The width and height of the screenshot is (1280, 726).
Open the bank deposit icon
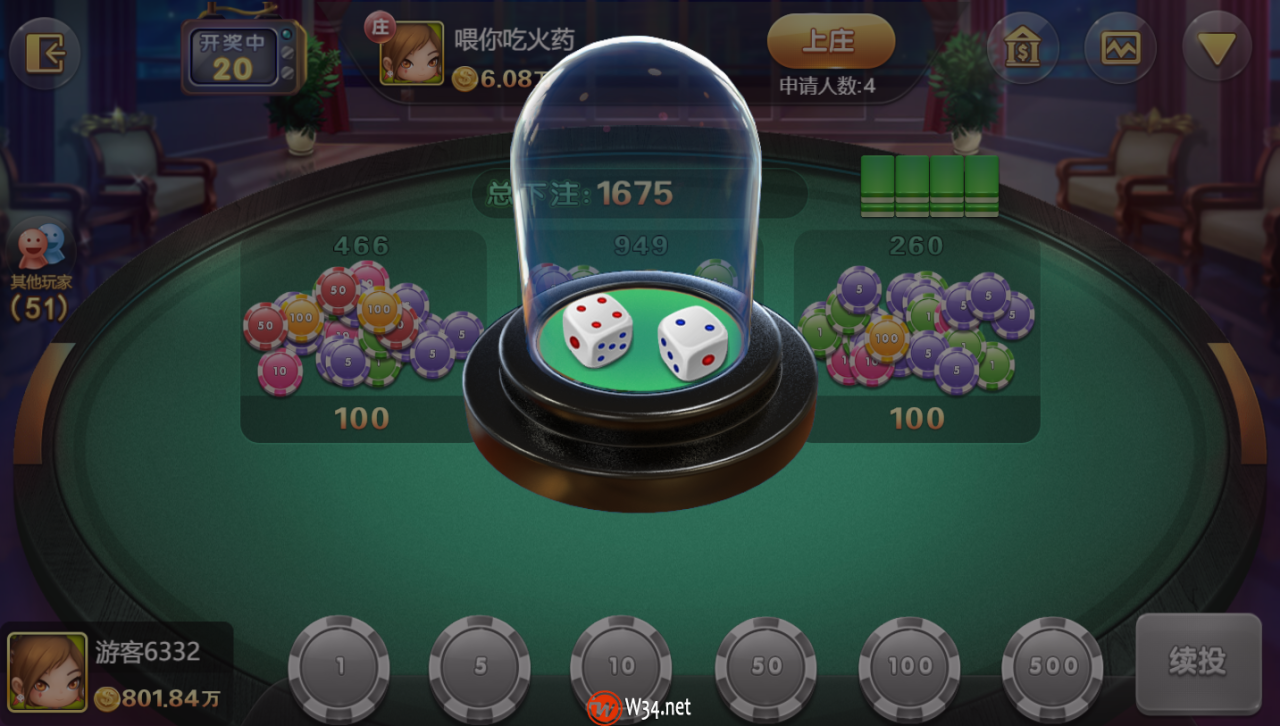tap(1023, 47)
